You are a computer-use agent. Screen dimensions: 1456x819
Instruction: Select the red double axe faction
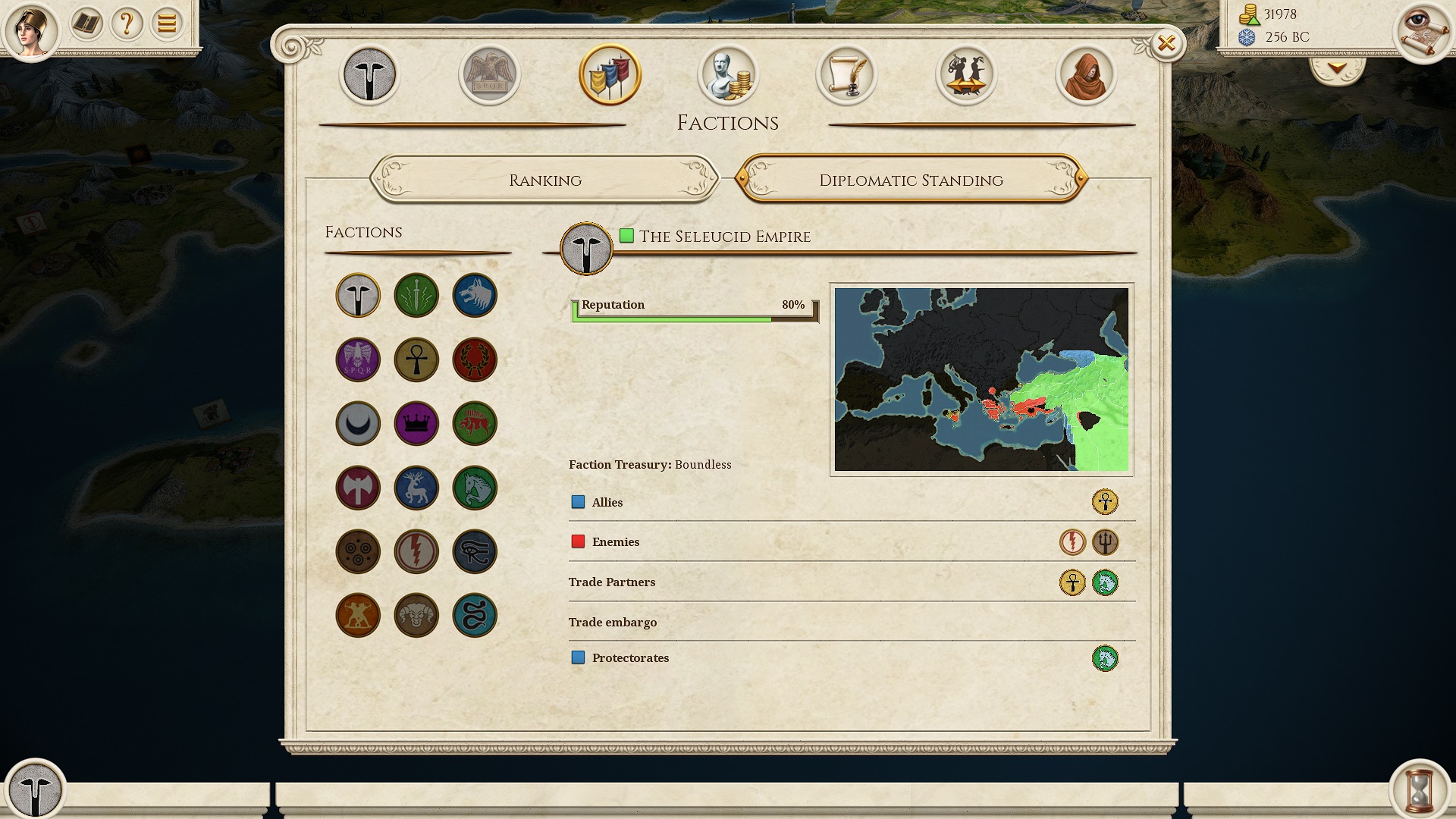point(358,488)
